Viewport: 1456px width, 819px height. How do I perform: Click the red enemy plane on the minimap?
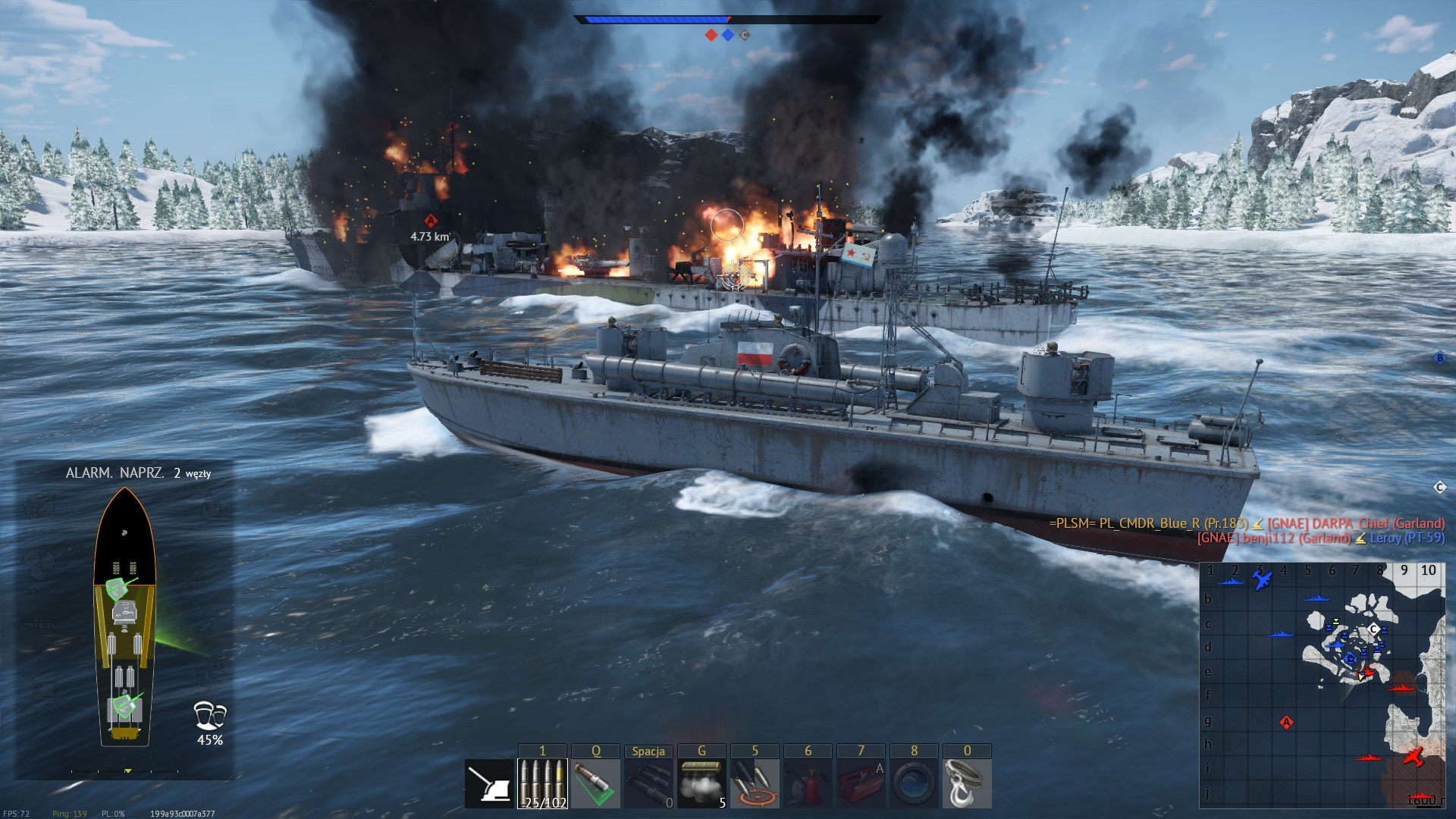(x=1414, y=756)
